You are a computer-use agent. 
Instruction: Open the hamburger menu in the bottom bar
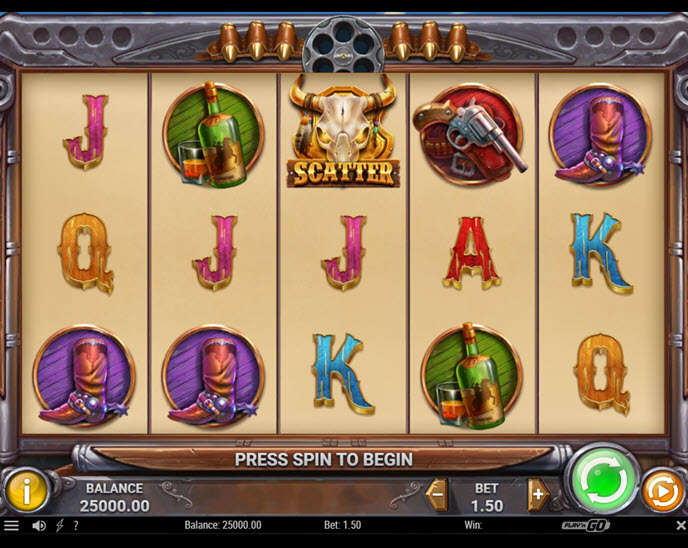tap(11, 525)
